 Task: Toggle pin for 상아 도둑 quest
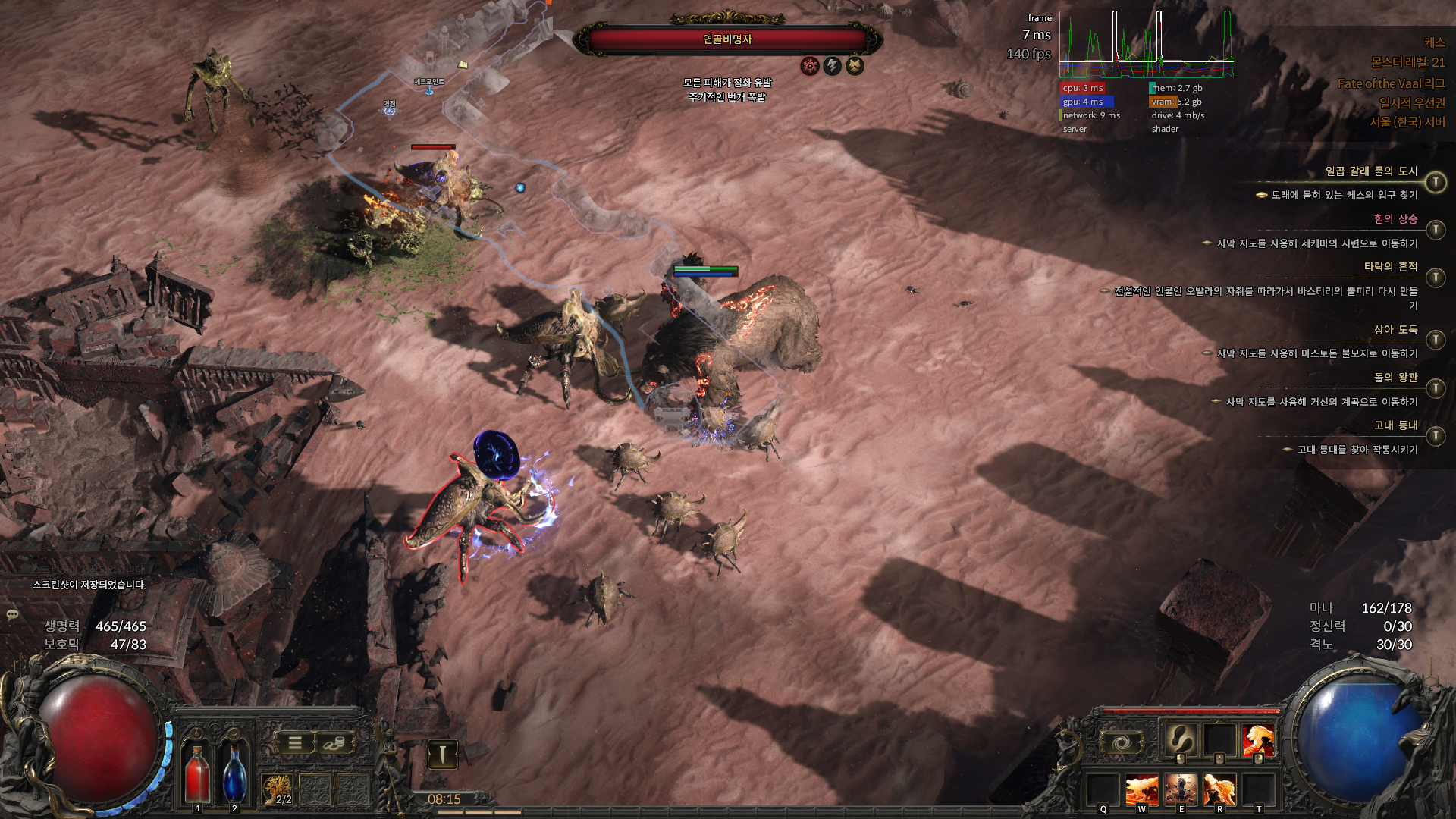coord(1435,340)
